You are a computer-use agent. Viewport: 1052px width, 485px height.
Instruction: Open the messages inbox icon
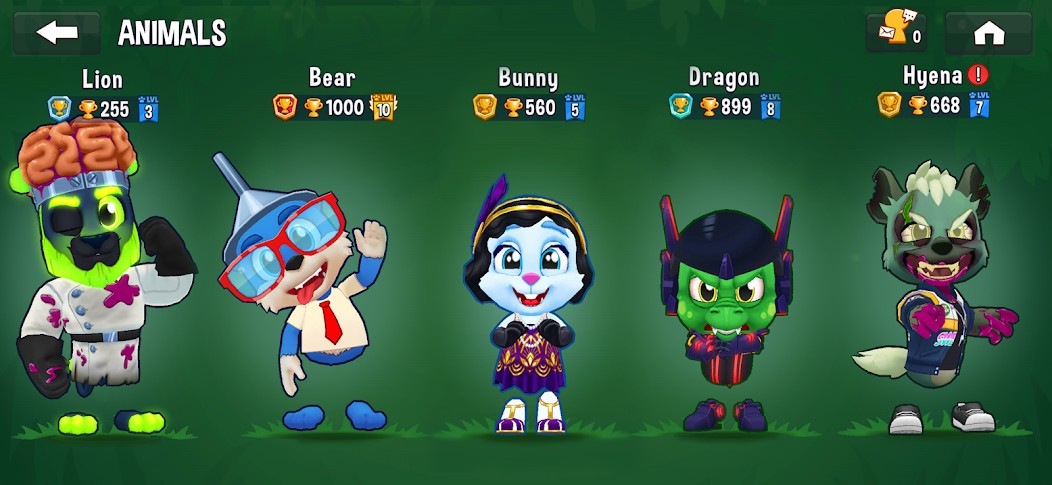click(895, 33)
